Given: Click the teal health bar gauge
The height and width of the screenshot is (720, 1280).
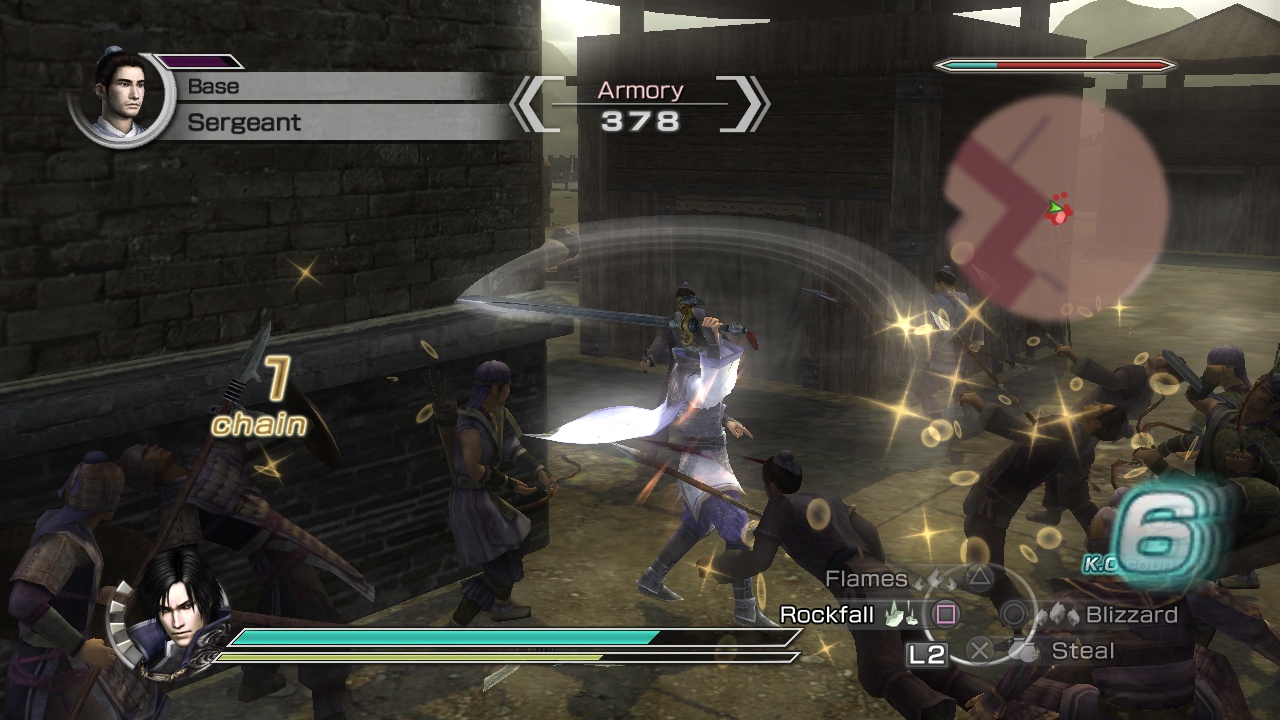Looking at the screenshot, I should [440, 636].
